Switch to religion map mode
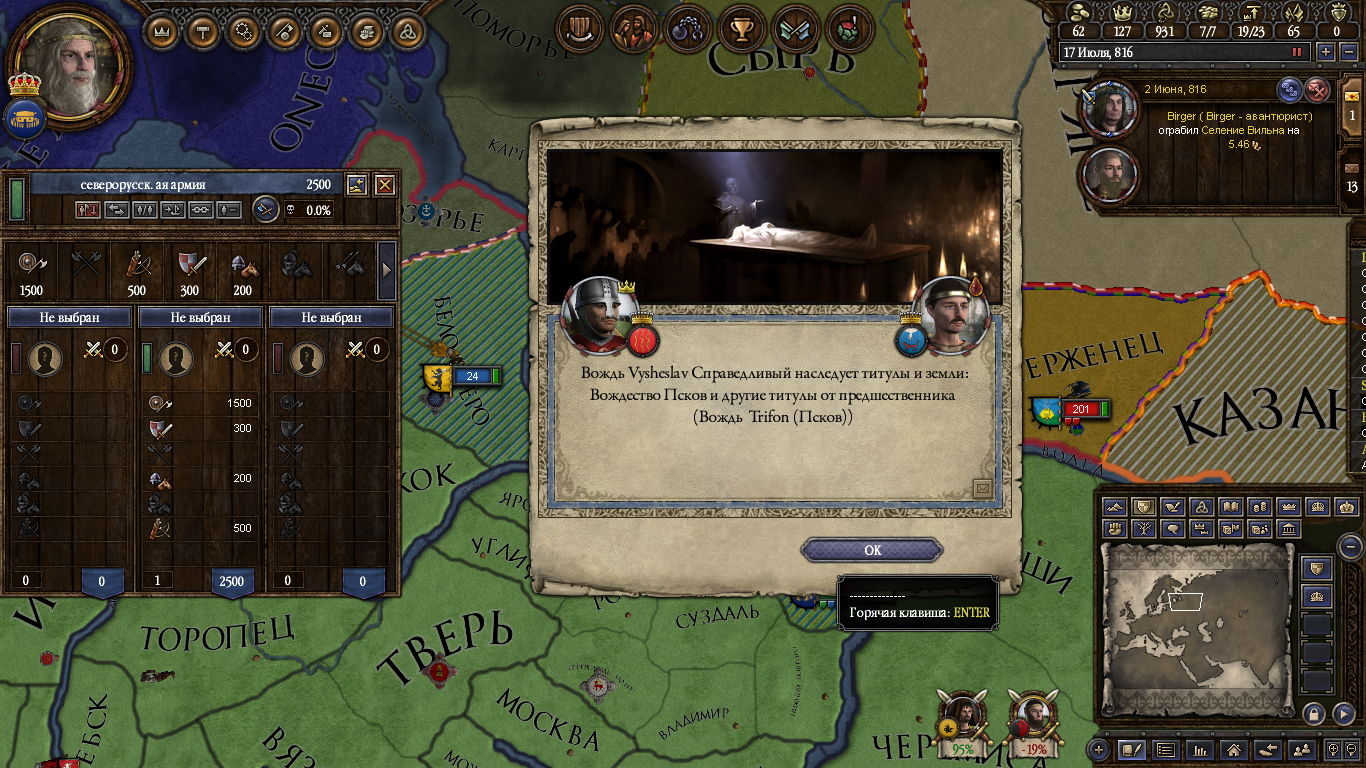1366x768 pixels. [x=1203, y=508]
